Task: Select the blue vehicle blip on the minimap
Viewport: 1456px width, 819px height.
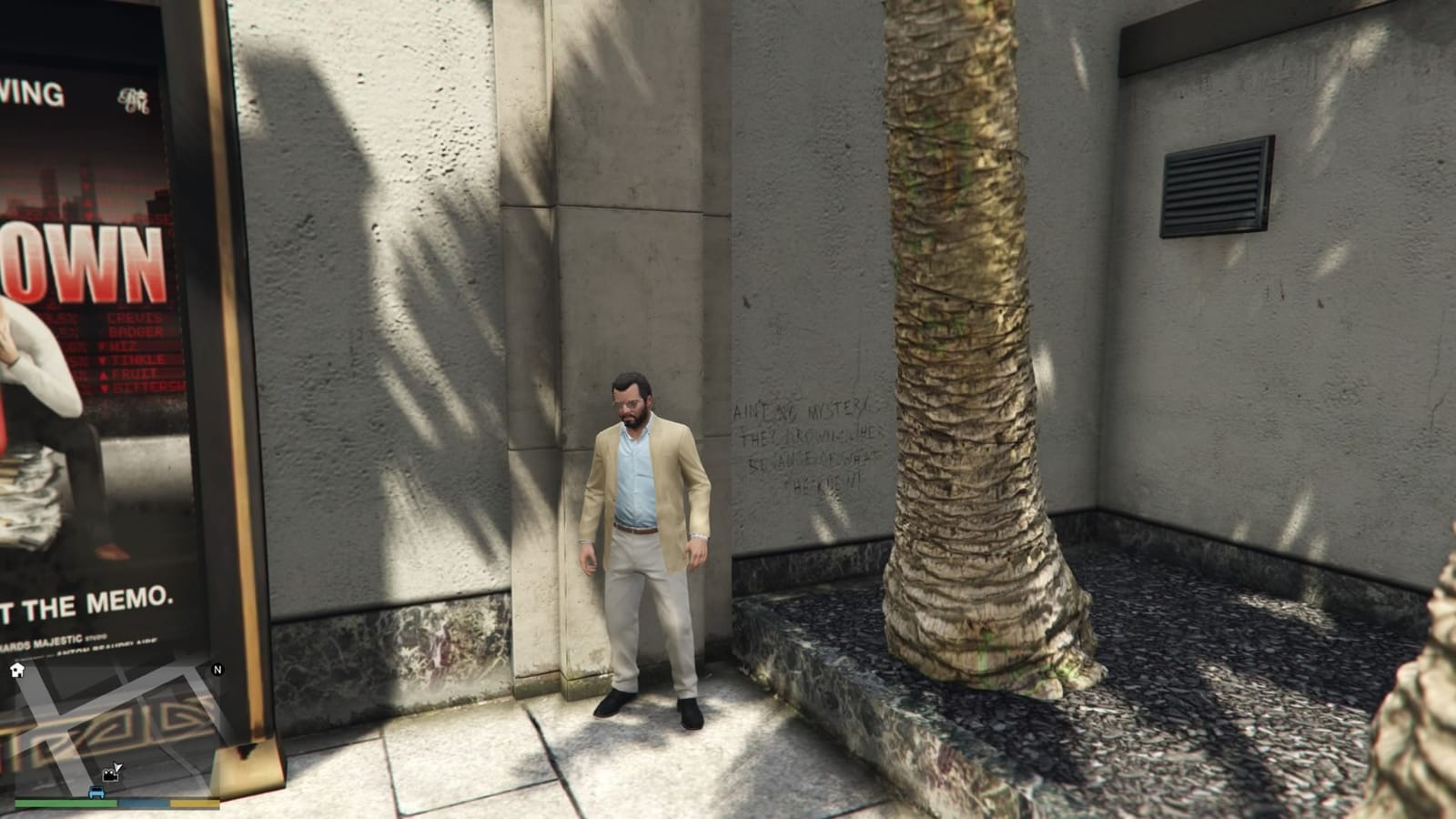Action: pos(96,793)
